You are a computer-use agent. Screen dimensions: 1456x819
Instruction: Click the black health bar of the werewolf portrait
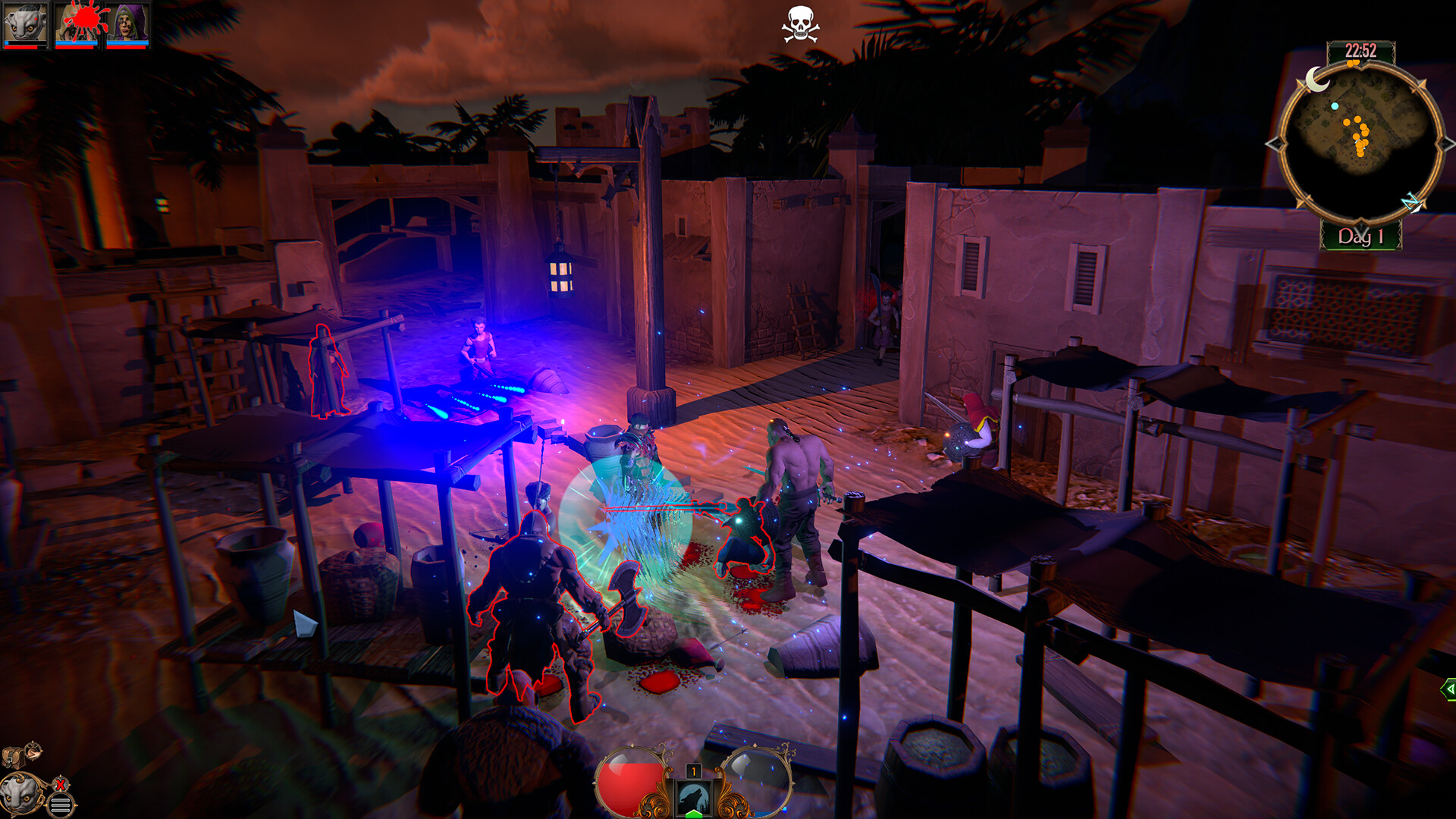tap(27, 42)
